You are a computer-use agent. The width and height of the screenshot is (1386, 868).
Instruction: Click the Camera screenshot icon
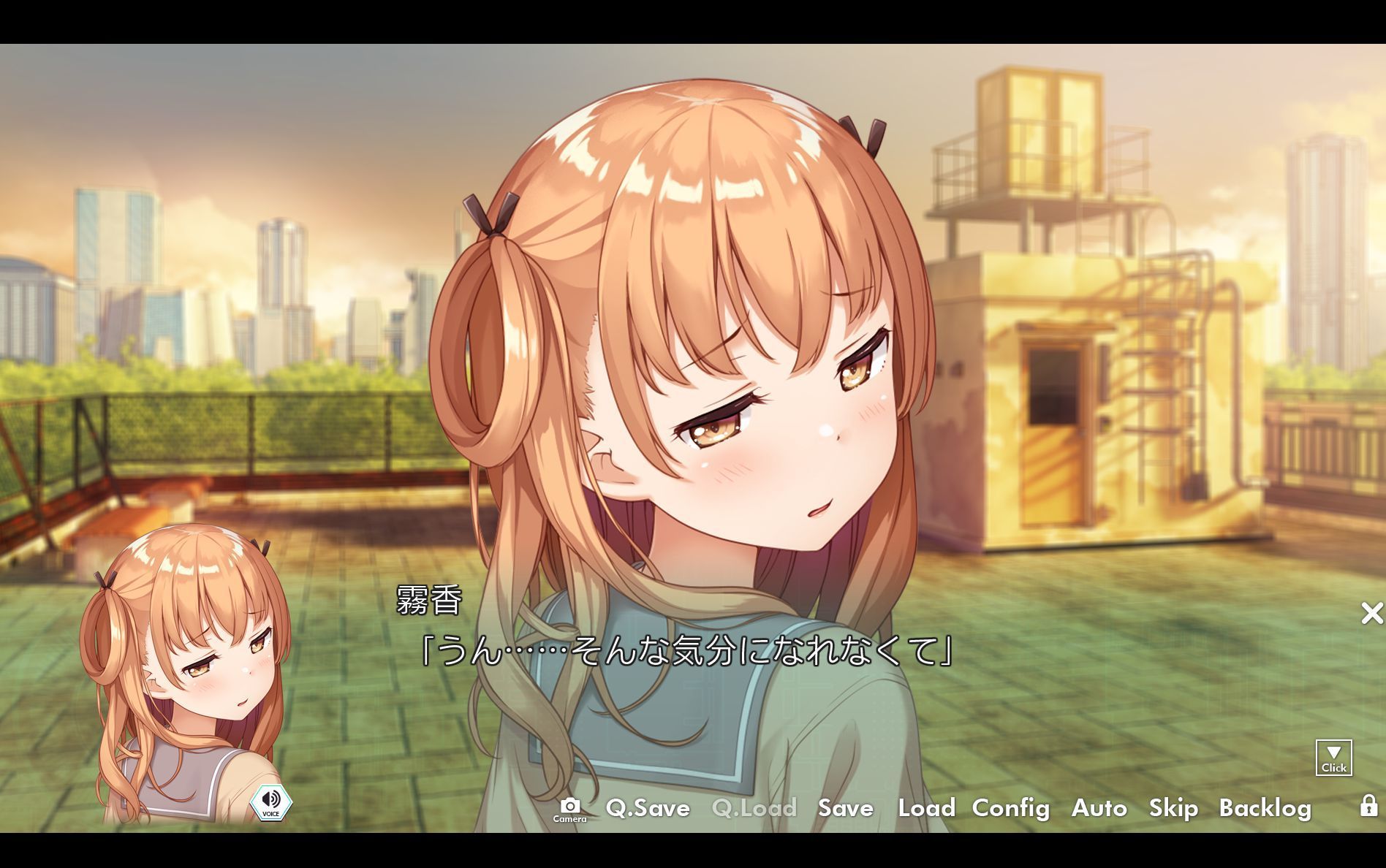572,809
